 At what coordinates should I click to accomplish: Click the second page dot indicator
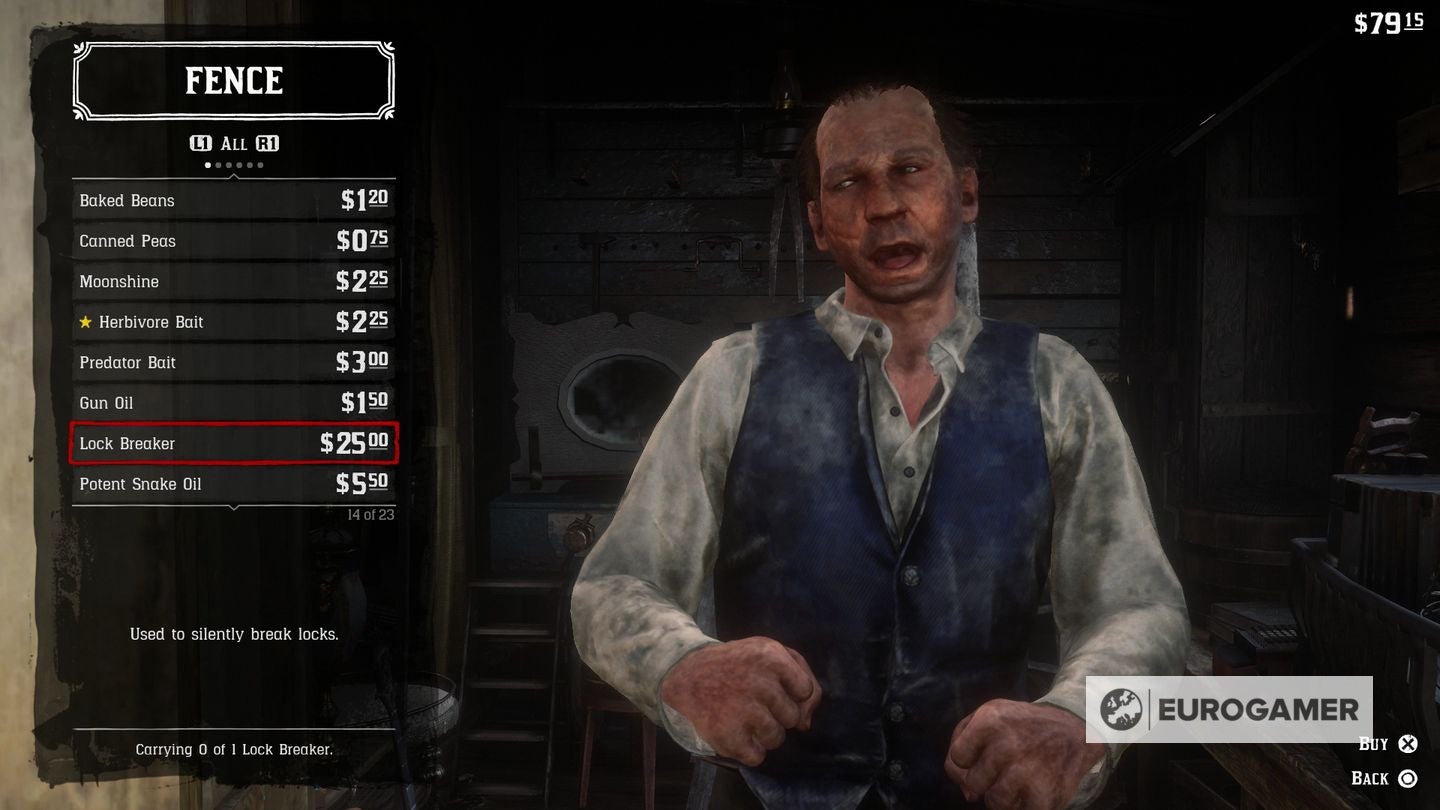218,164
